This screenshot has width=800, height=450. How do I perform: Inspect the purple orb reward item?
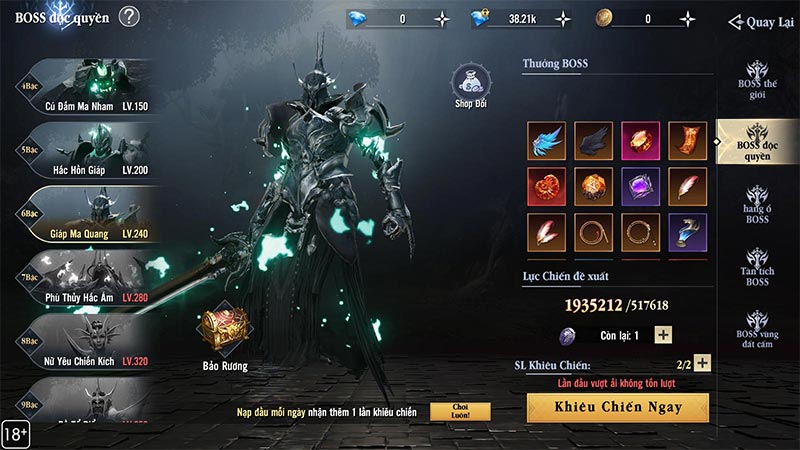[641, 187]
